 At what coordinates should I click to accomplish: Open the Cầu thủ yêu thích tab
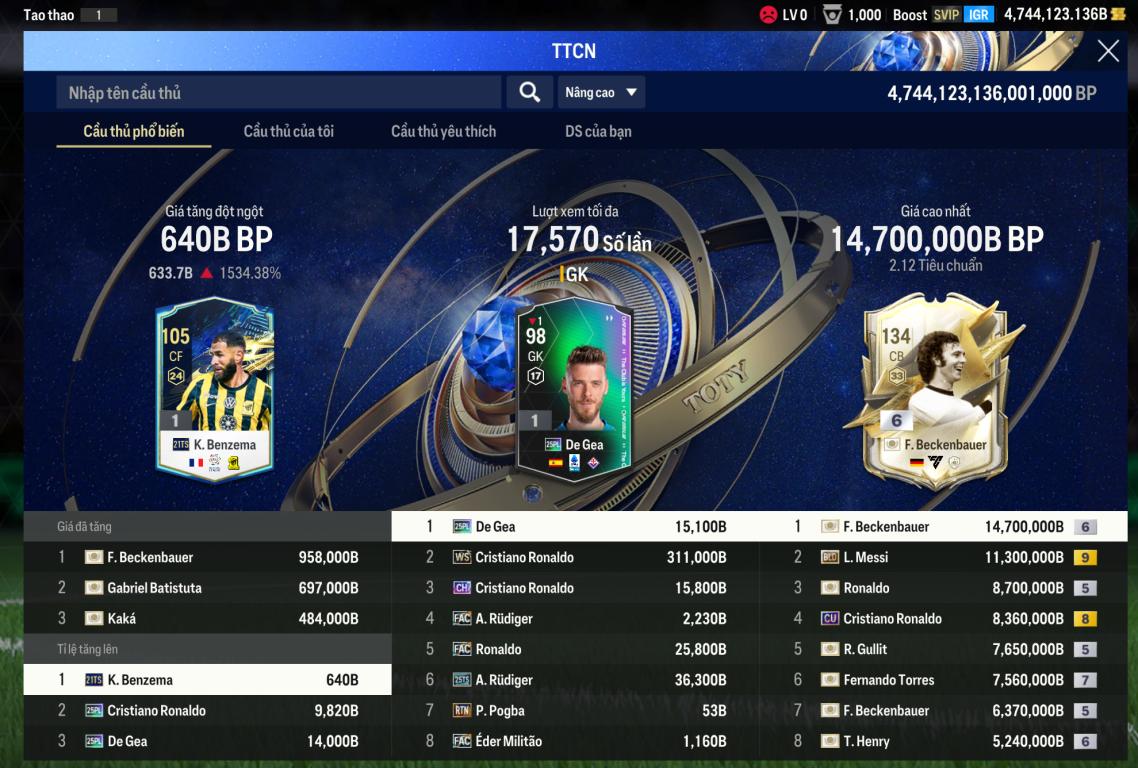pos(443,131)
